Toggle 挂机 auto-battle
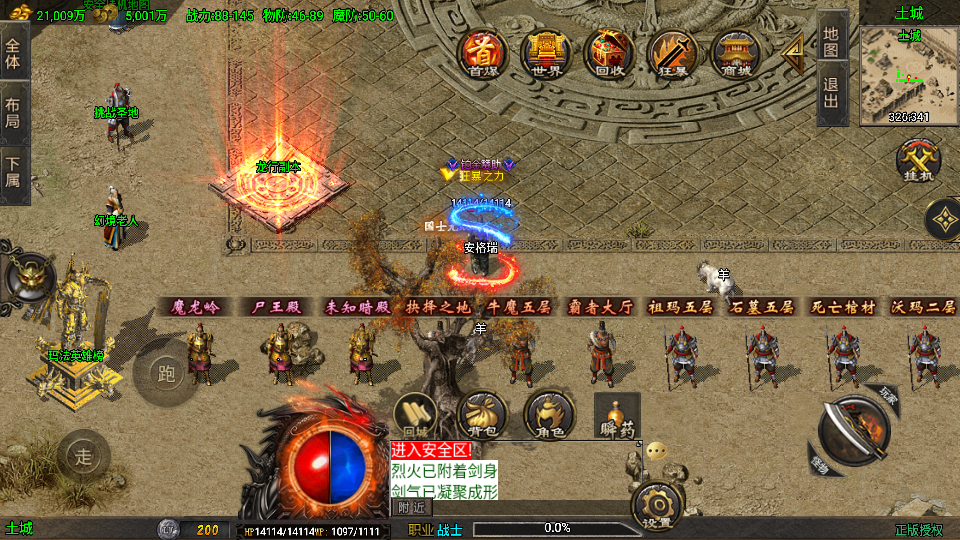 pos(915,161)
